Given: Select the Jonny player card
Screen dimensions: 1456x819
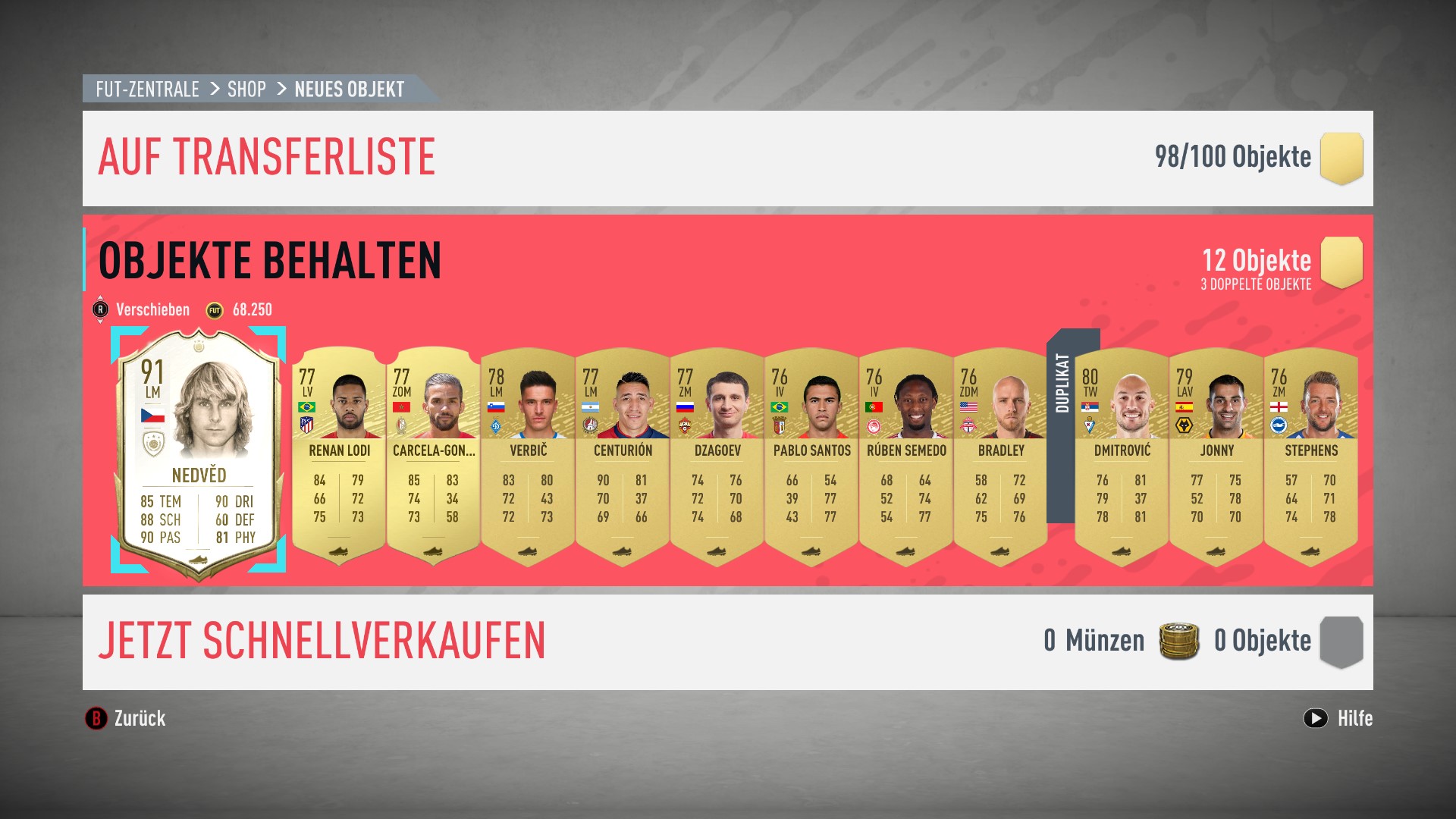Looking at the screenshot, I should pos(1216,455).
